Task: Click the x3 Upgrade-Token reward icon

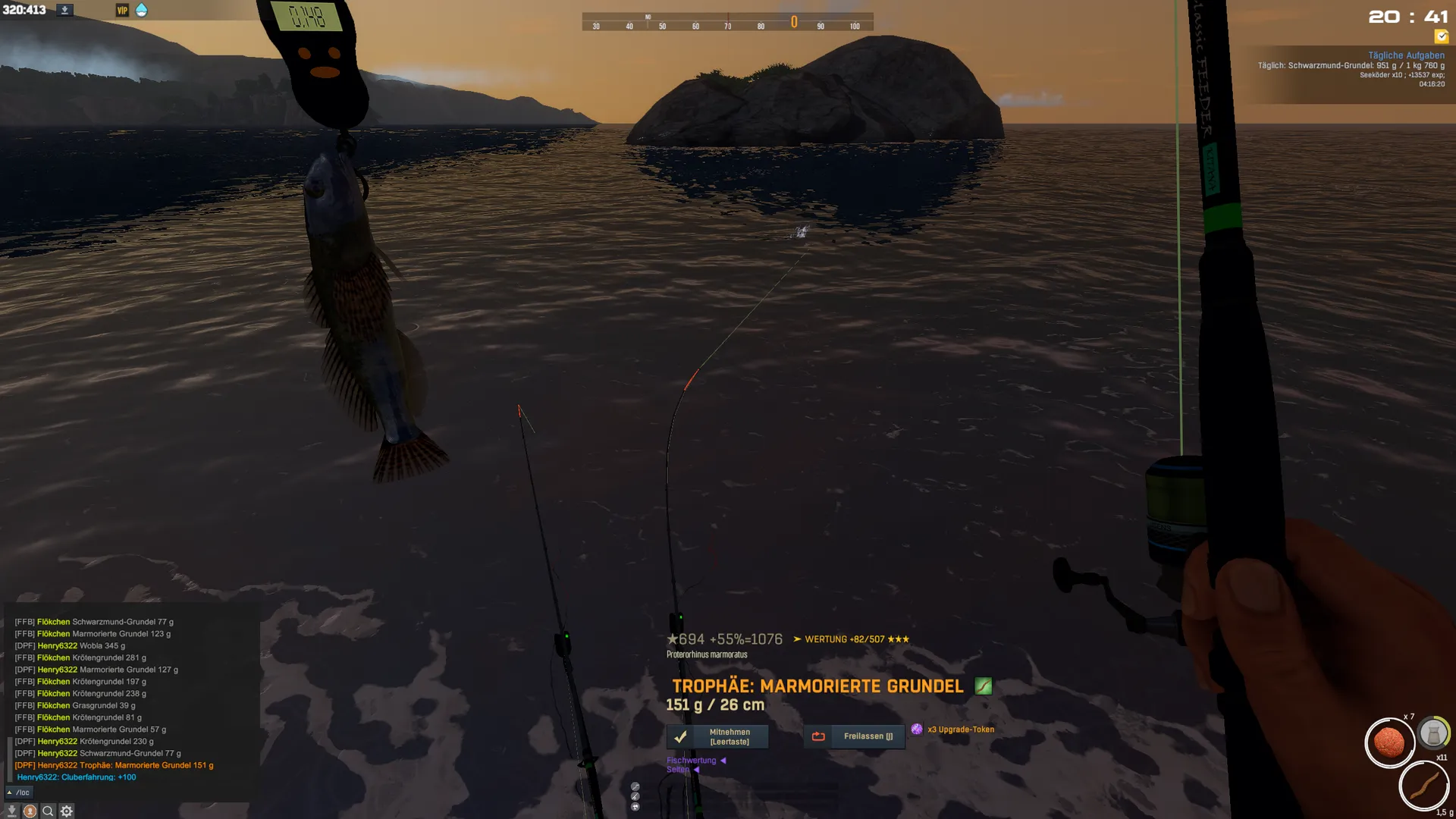Action: click(917, 730)
